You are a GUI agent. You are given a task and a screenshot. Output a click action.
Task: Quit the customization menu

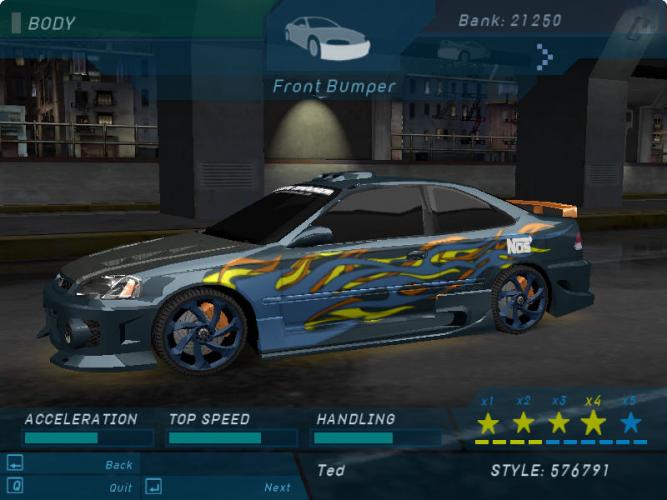(120, 488)
